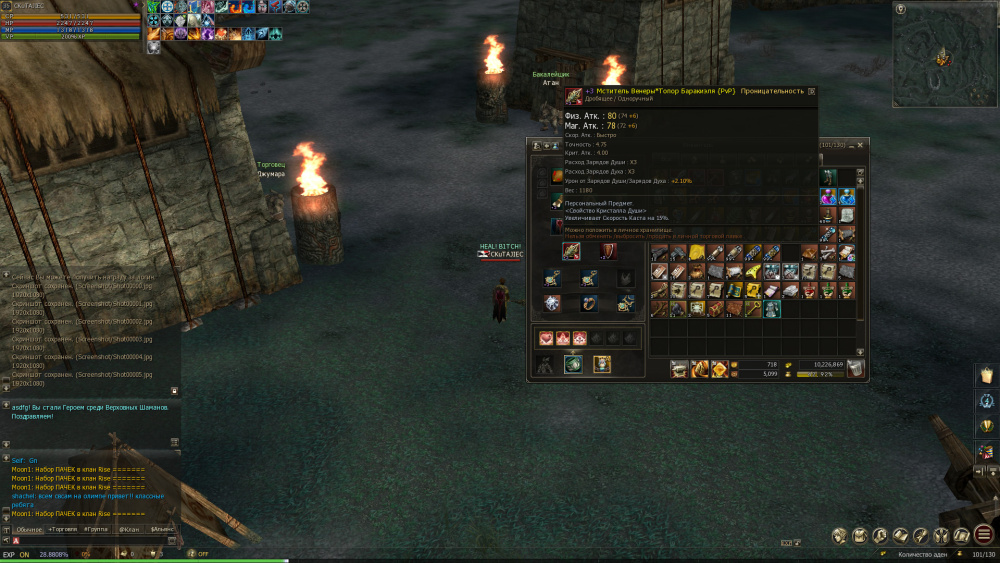The width and height of the screenshot is (1000, 563).
Task: Close the inventory window
Action: click(x=863, y=146)
